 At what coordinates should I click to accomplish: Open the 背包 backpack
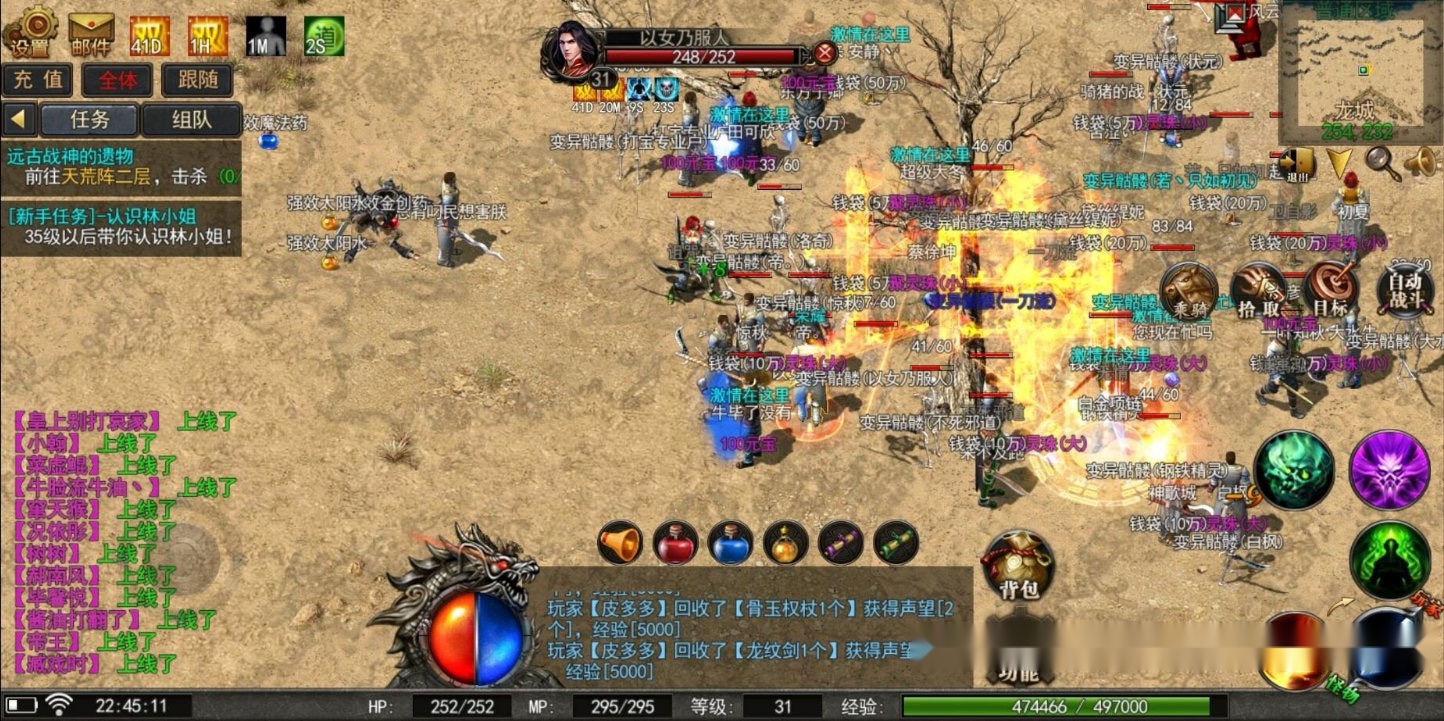coord(1018,565)
